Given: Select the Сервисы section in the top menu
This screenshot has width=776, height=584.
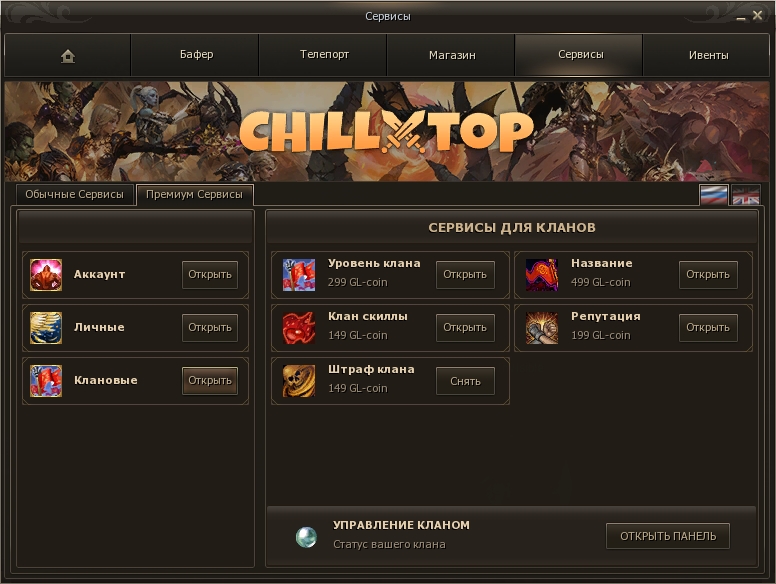Looking at the screenshot, I should [580, 55].
